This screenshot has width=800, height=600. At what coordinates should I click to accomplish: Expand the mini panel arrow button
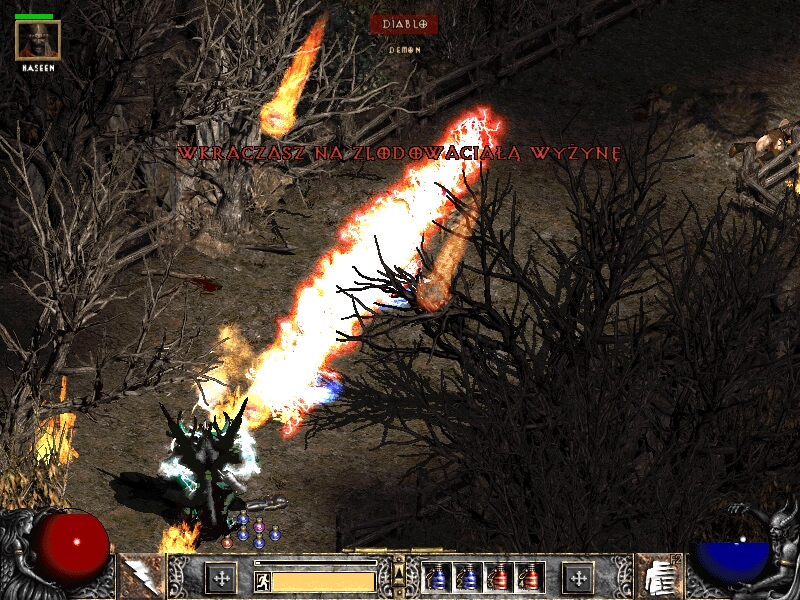(400, 572)
